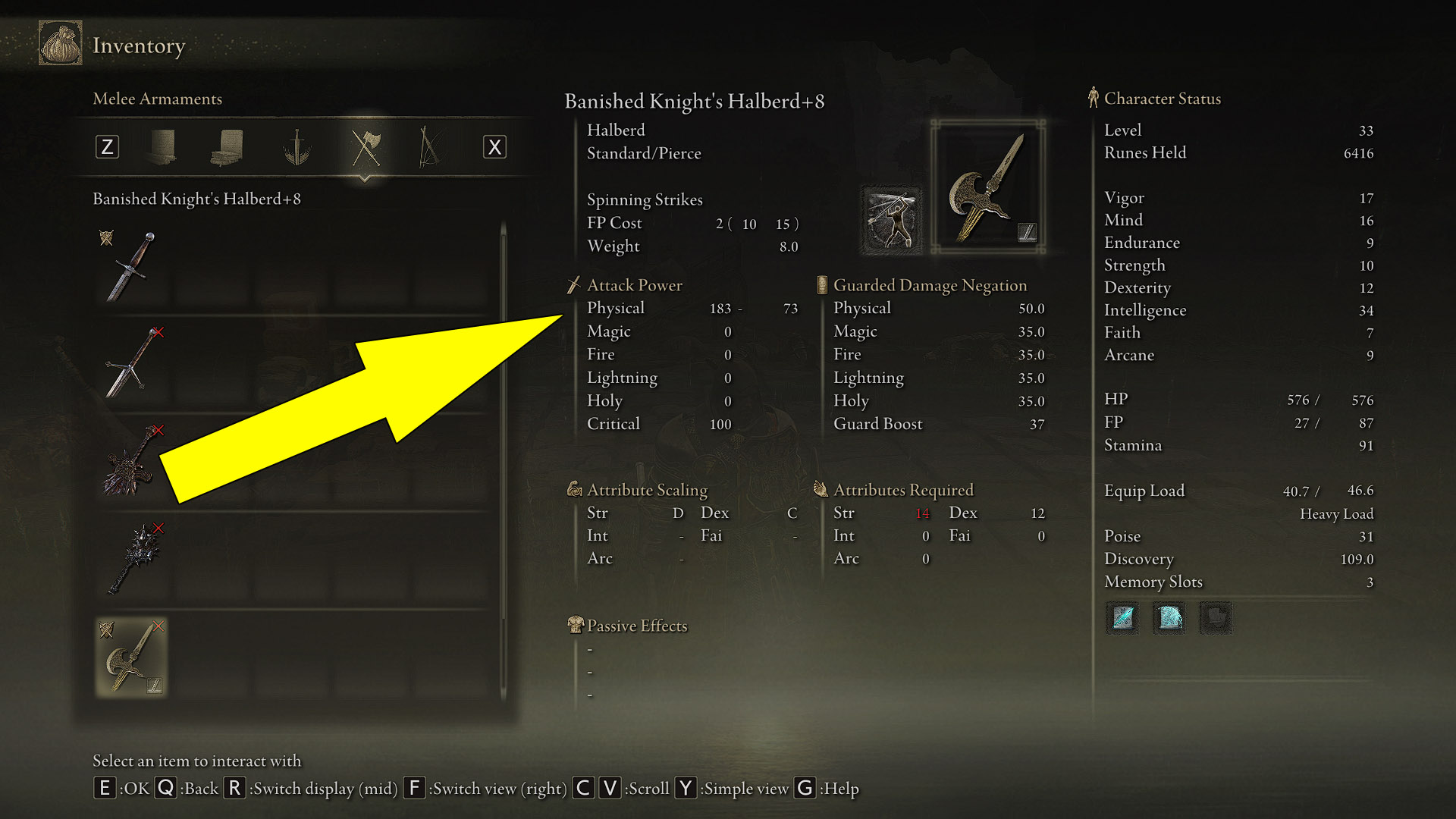Switch to the crossed axe and sword tab

point(365,147)
